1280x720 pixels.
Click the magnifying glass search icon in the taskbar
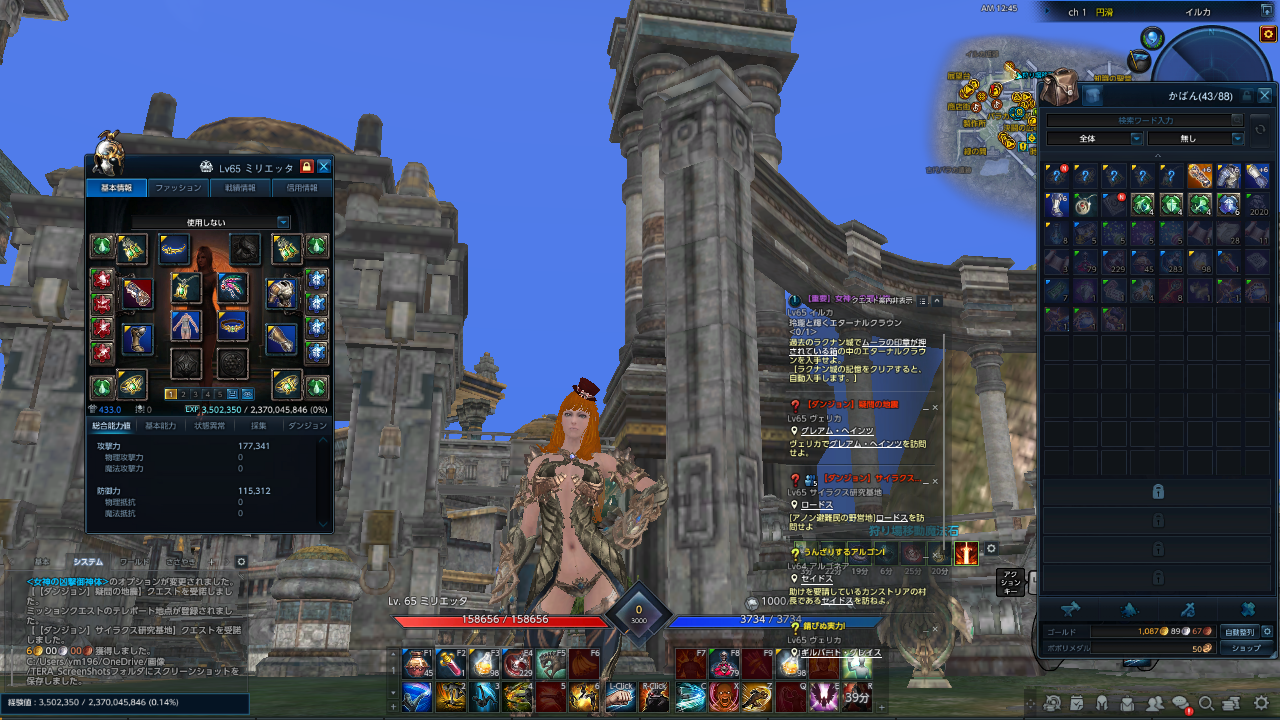(1206, 704)
